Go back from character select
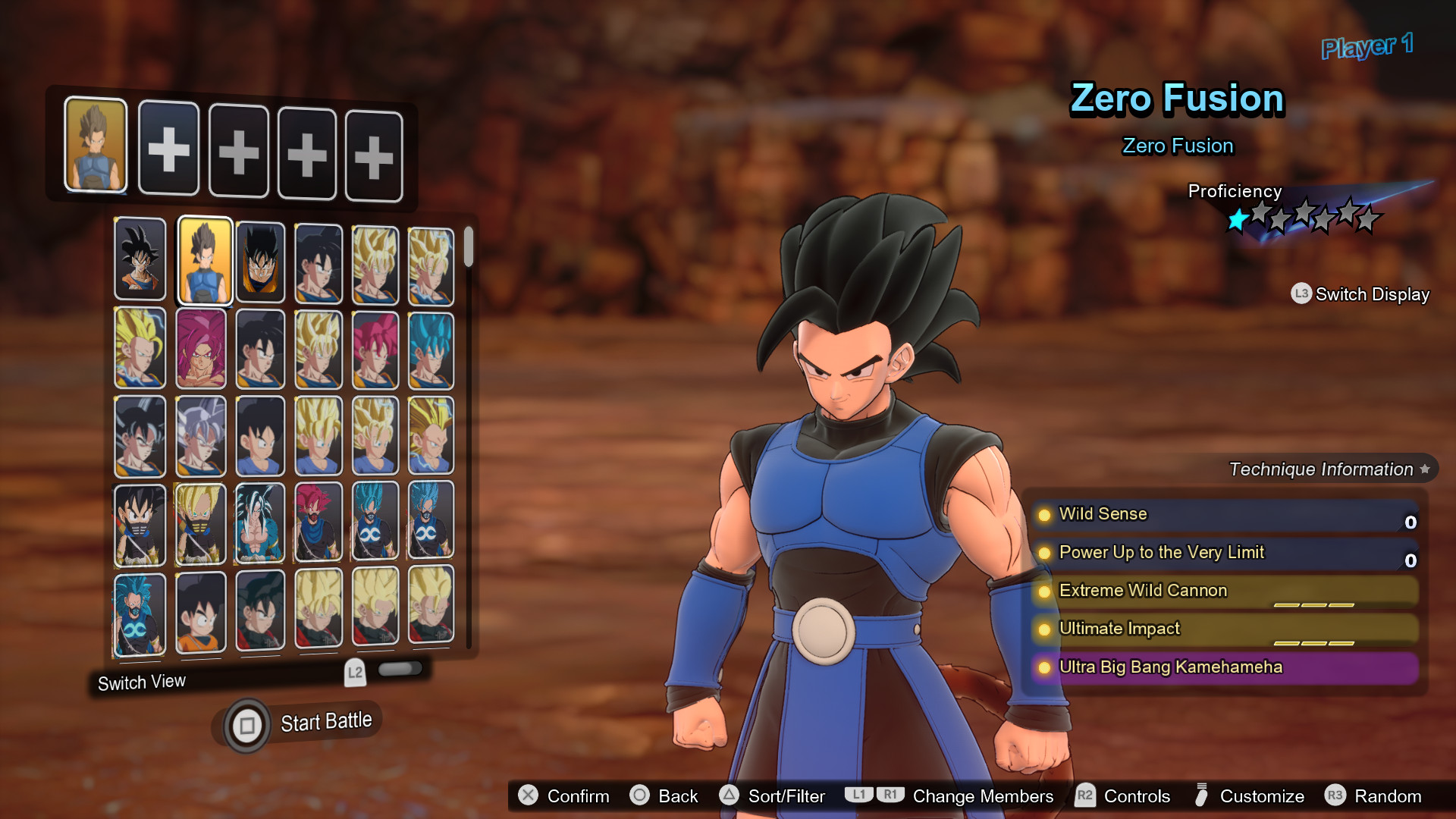Screen dimensions: 1456x819 click(x=664, y=796)
